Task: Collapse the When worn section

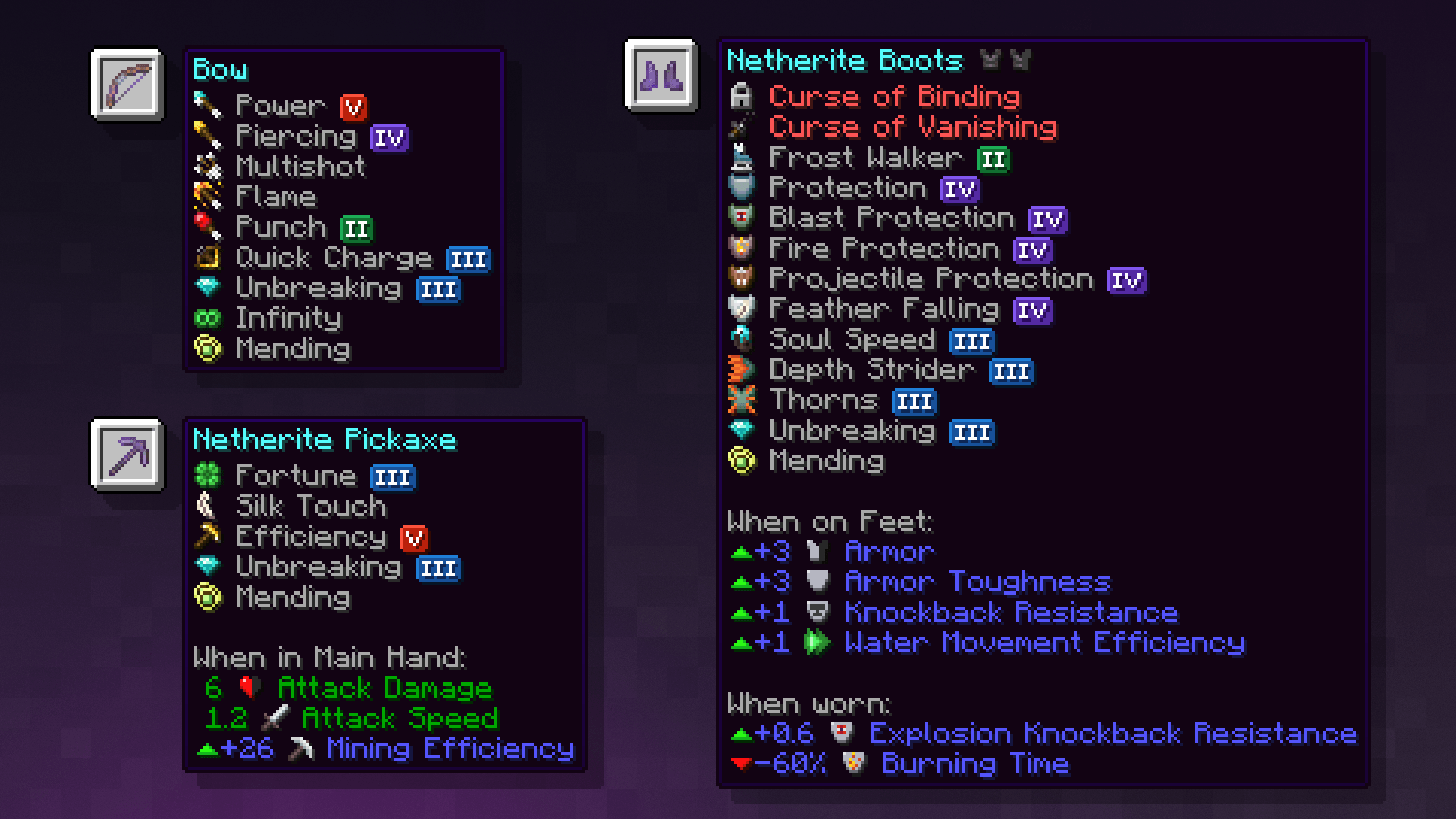Action: click(x=810, y=704)
